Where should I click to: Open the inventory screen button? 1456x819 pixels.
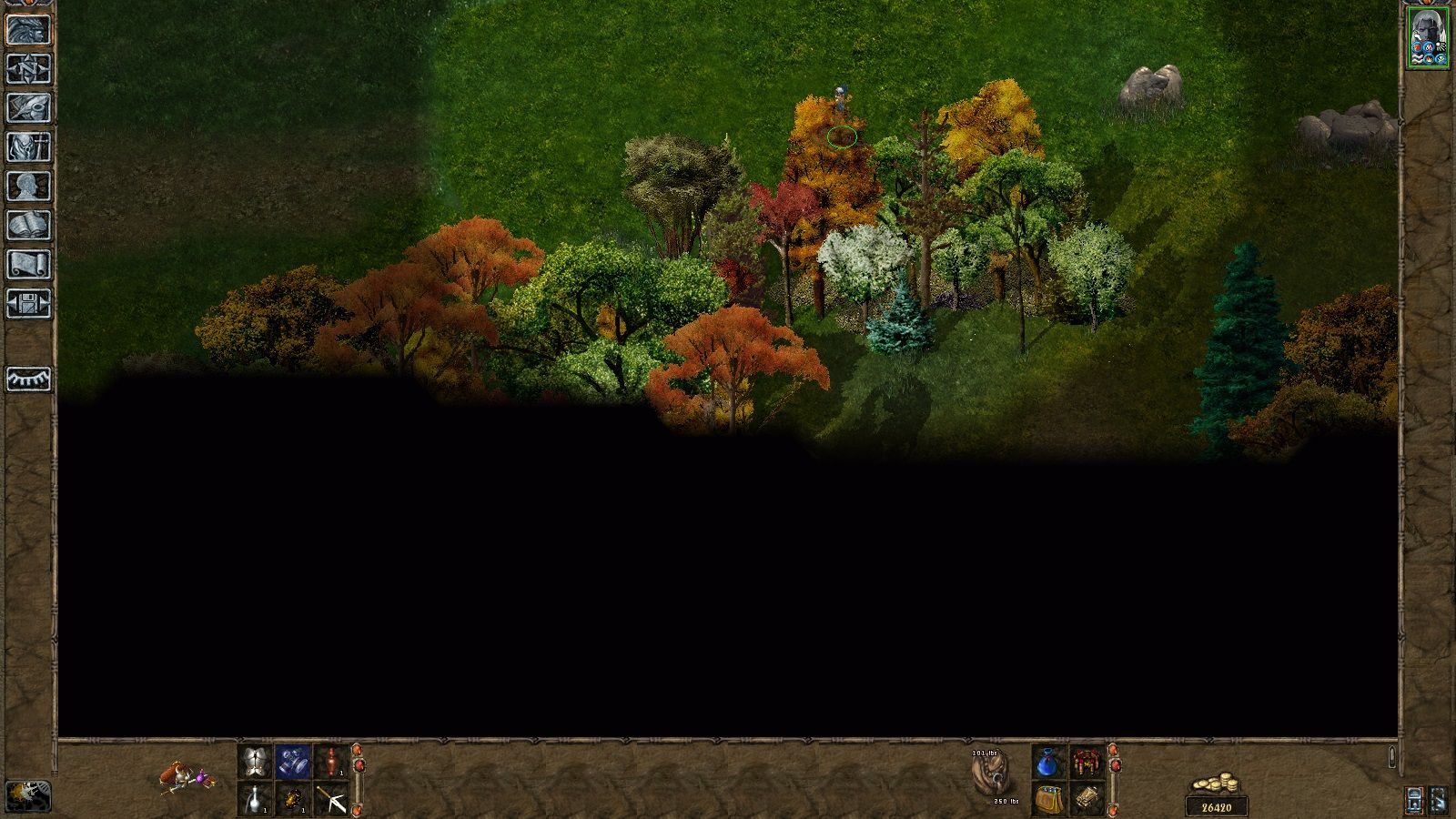pos(28,147)
